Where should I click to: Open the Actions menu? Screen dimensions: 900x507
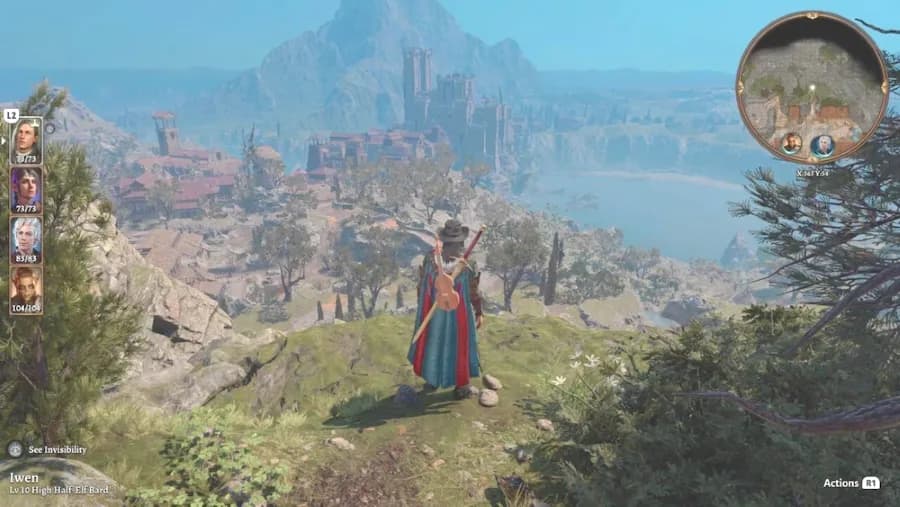point(850,483)
